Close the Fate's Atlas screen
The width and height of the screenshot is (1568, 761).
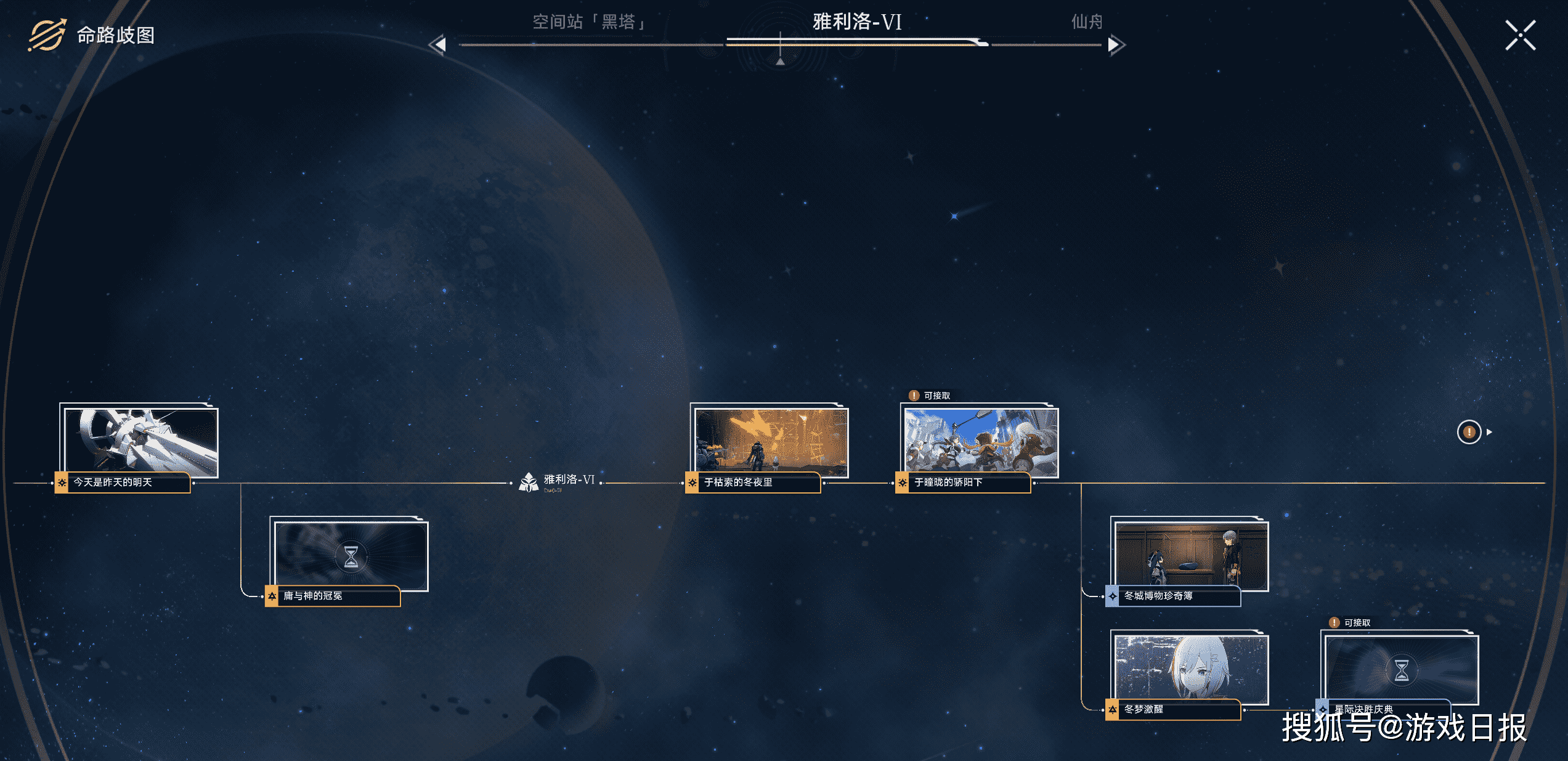click(x=1520, y=35)
